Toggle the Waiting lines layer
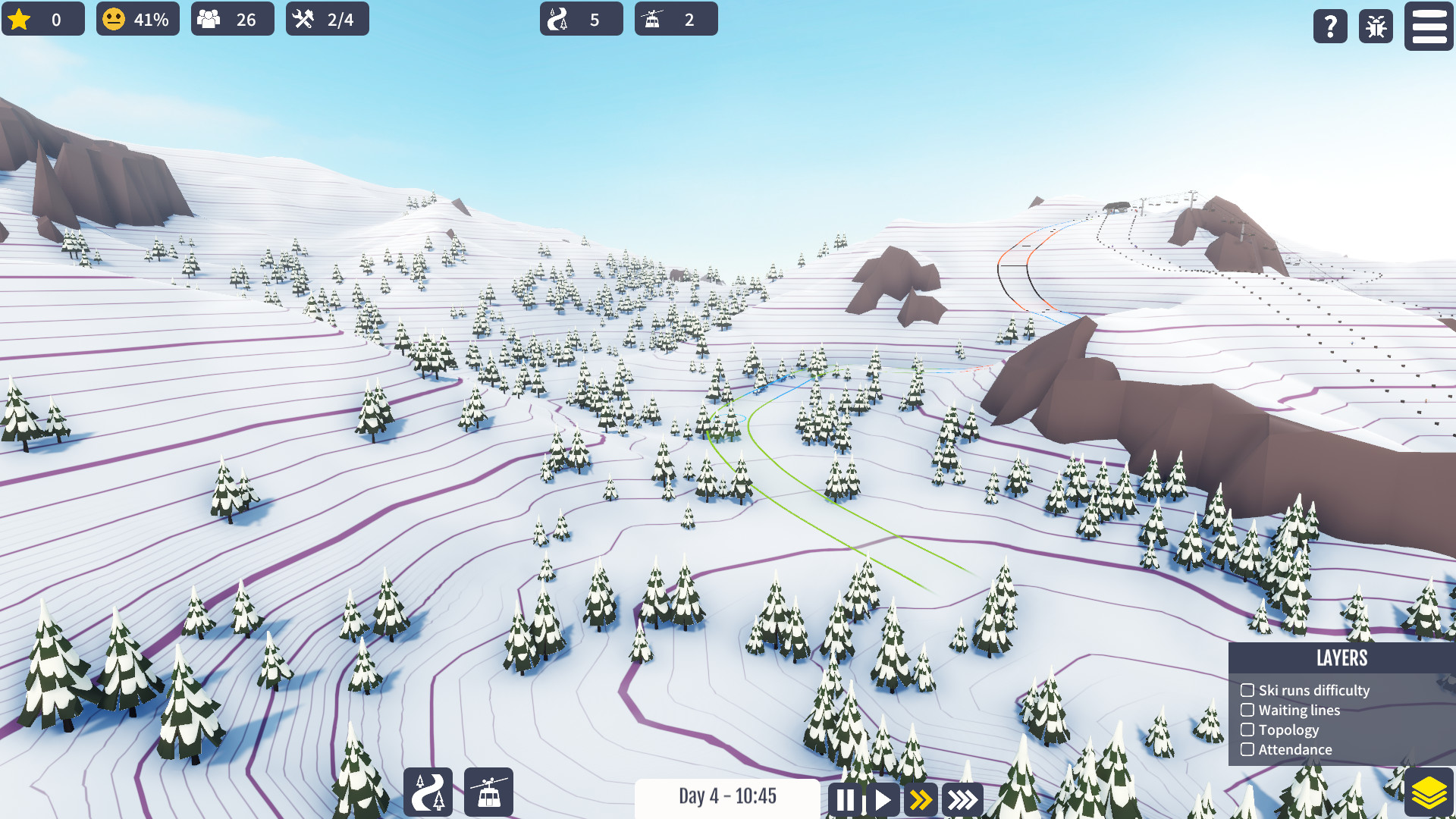This screenshot has height=819, width=1456. (x=1248, y=710)
